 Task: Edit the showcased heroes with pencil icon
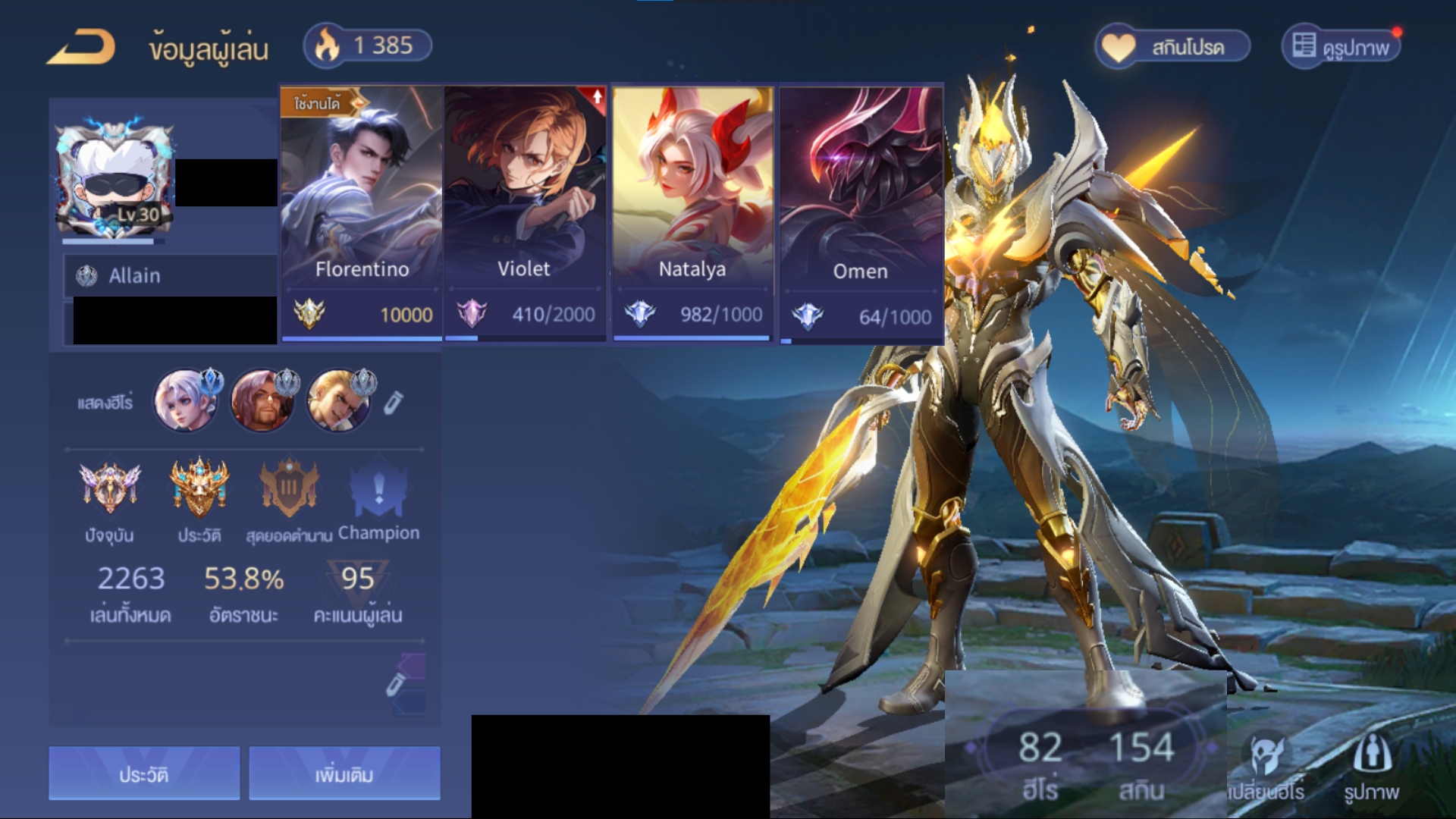click(393, 403)
